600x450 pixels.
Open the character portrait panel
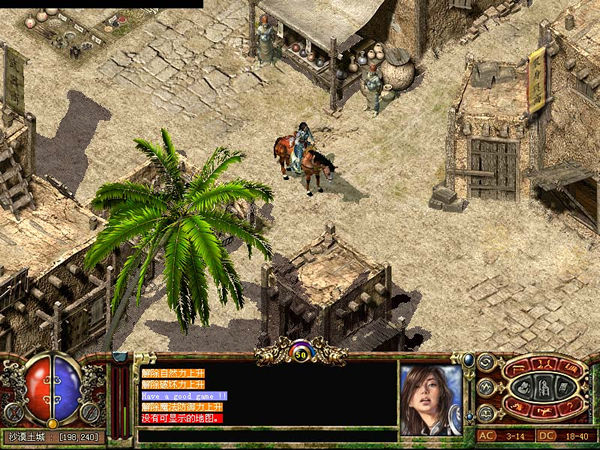tap(431, 398)
